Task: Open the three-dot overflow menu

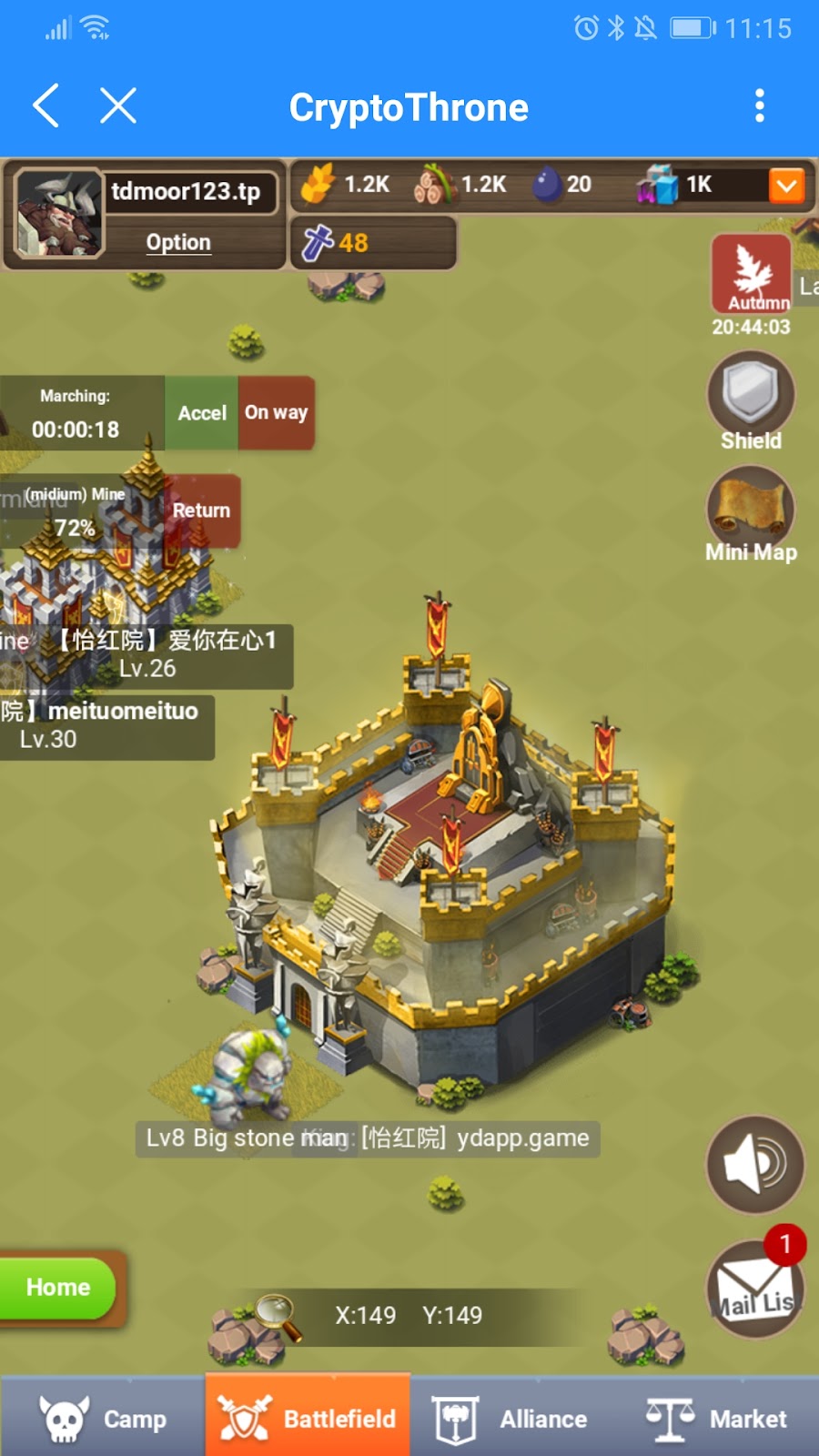Action: tap(760, 106)
